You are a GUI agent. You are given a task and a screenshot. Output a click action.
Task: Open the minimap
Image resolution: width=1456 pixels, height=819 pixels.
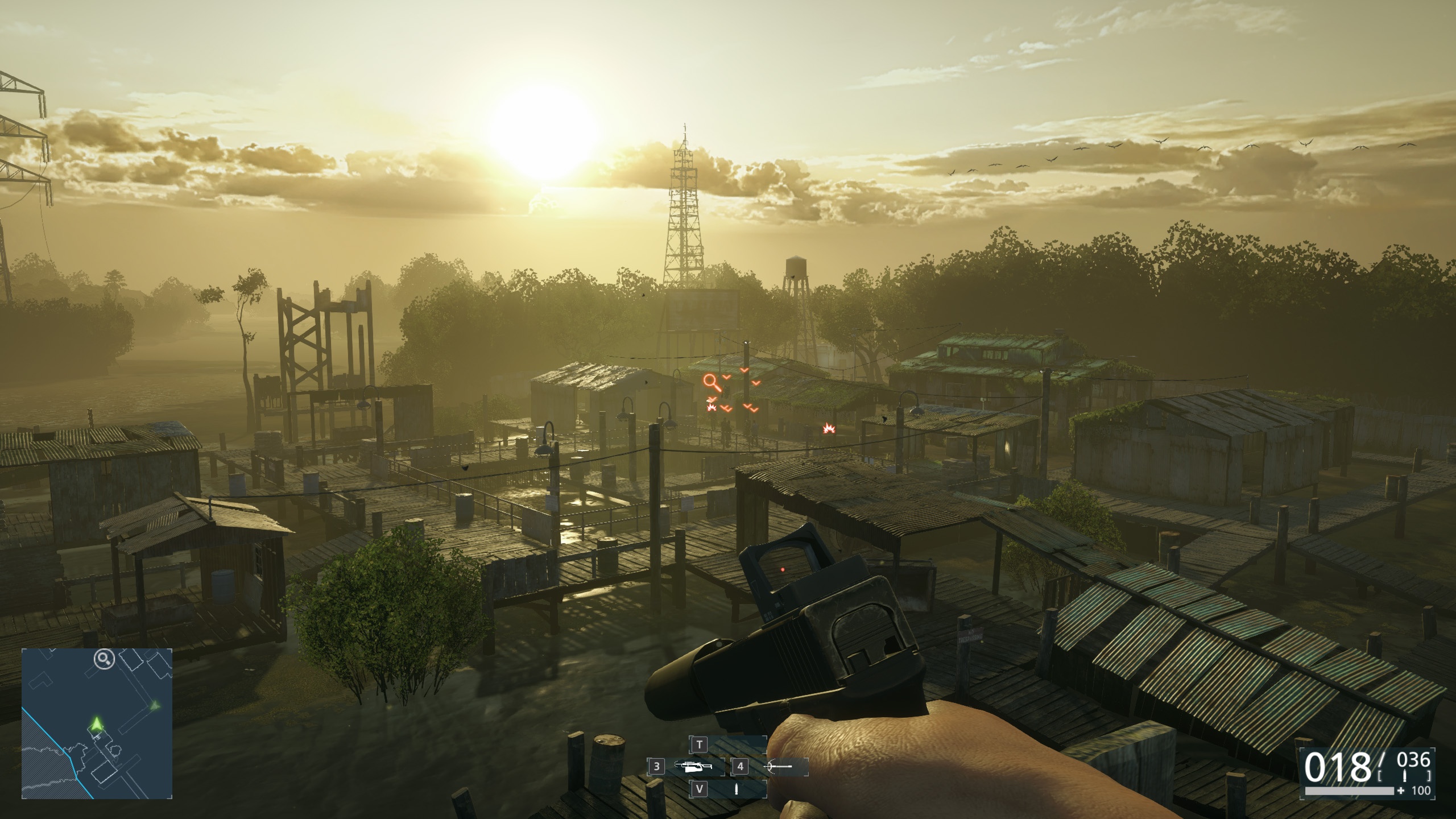point(97,723)
